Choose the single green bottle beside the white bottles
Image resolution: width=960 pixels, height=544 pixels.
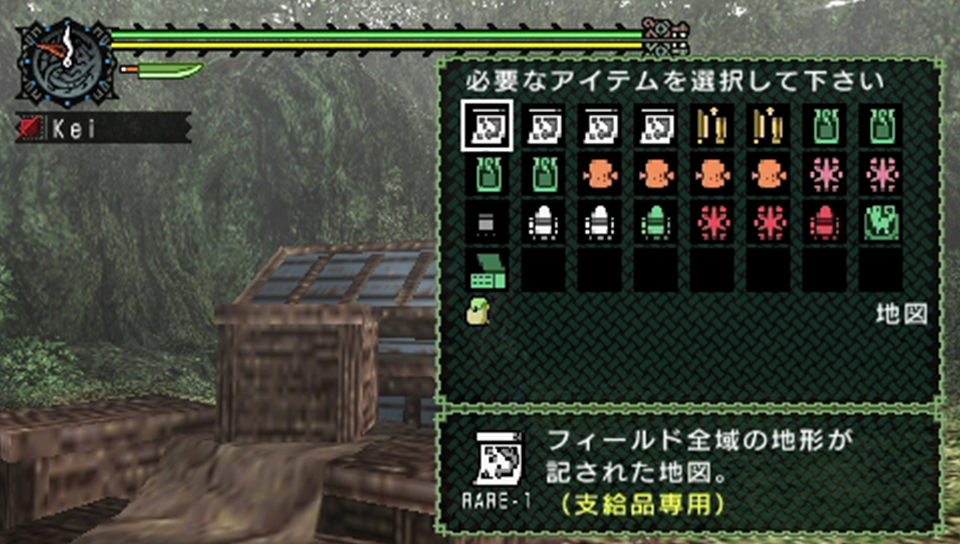(656, 222)
